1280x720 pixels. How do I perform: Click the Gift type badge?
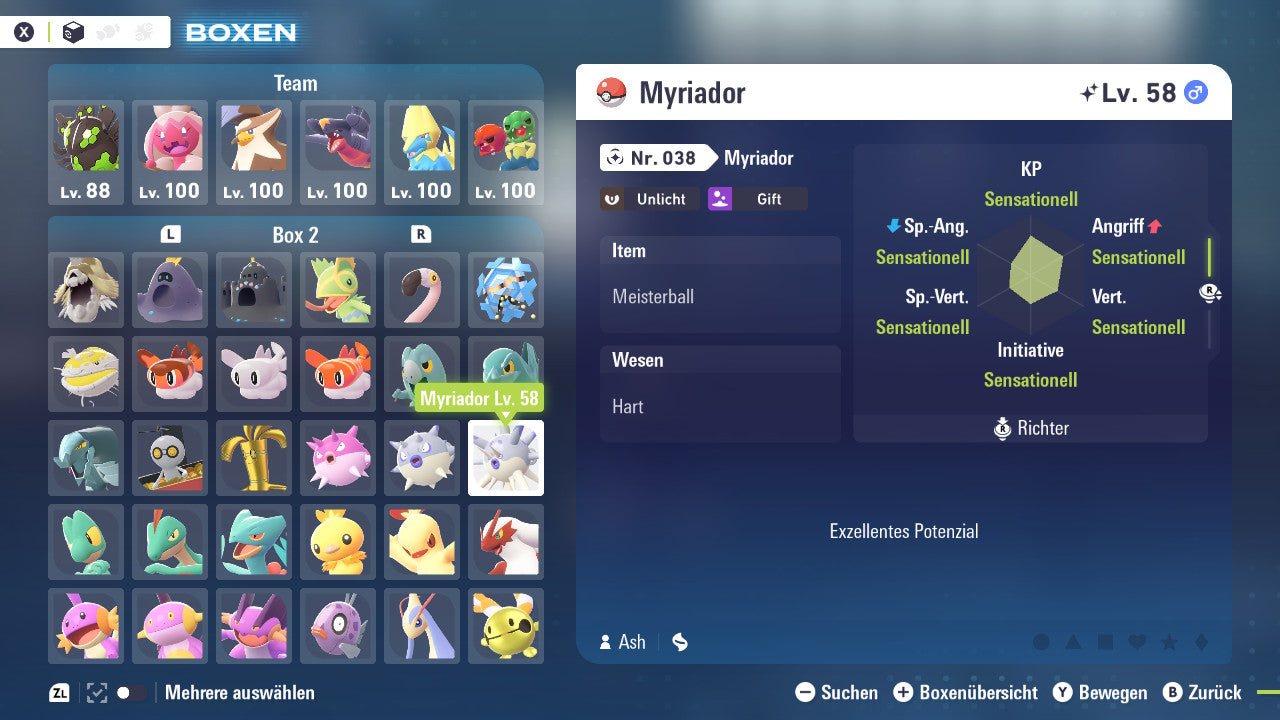(x=757, y=199)
